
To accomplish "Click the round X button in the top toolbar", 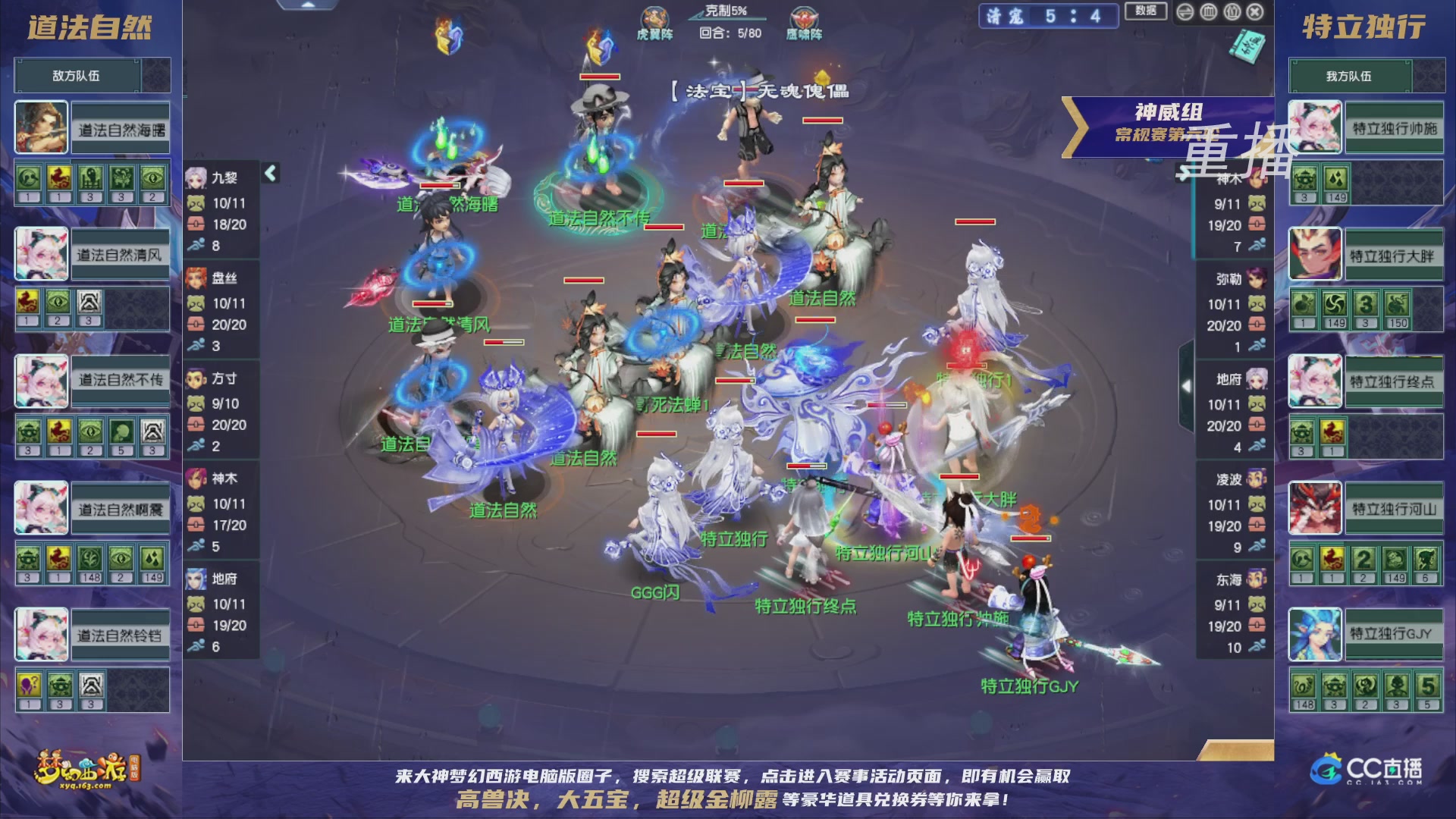I will [1255, 13].
